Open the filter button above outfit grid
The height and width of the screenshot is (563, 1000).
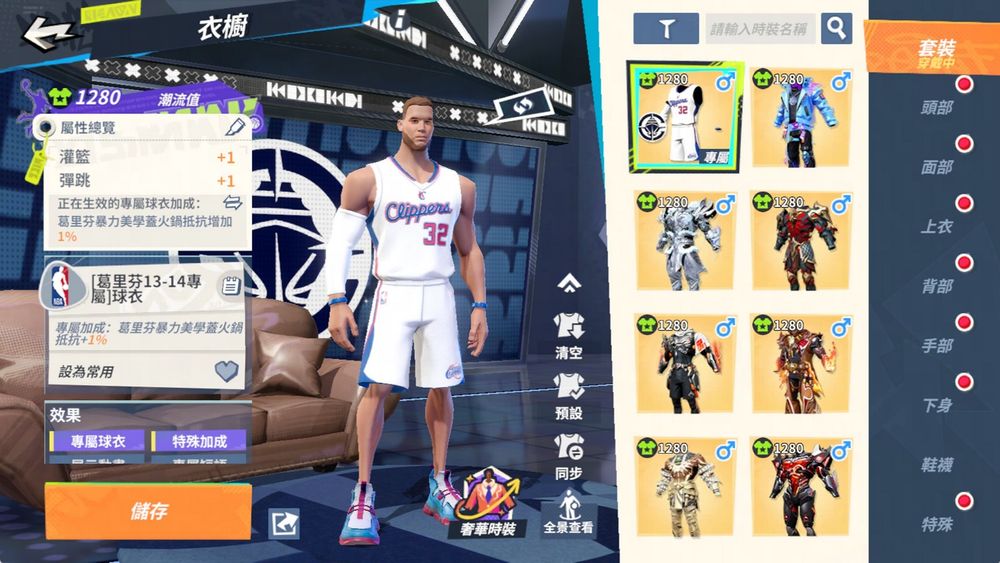[665, 28]
